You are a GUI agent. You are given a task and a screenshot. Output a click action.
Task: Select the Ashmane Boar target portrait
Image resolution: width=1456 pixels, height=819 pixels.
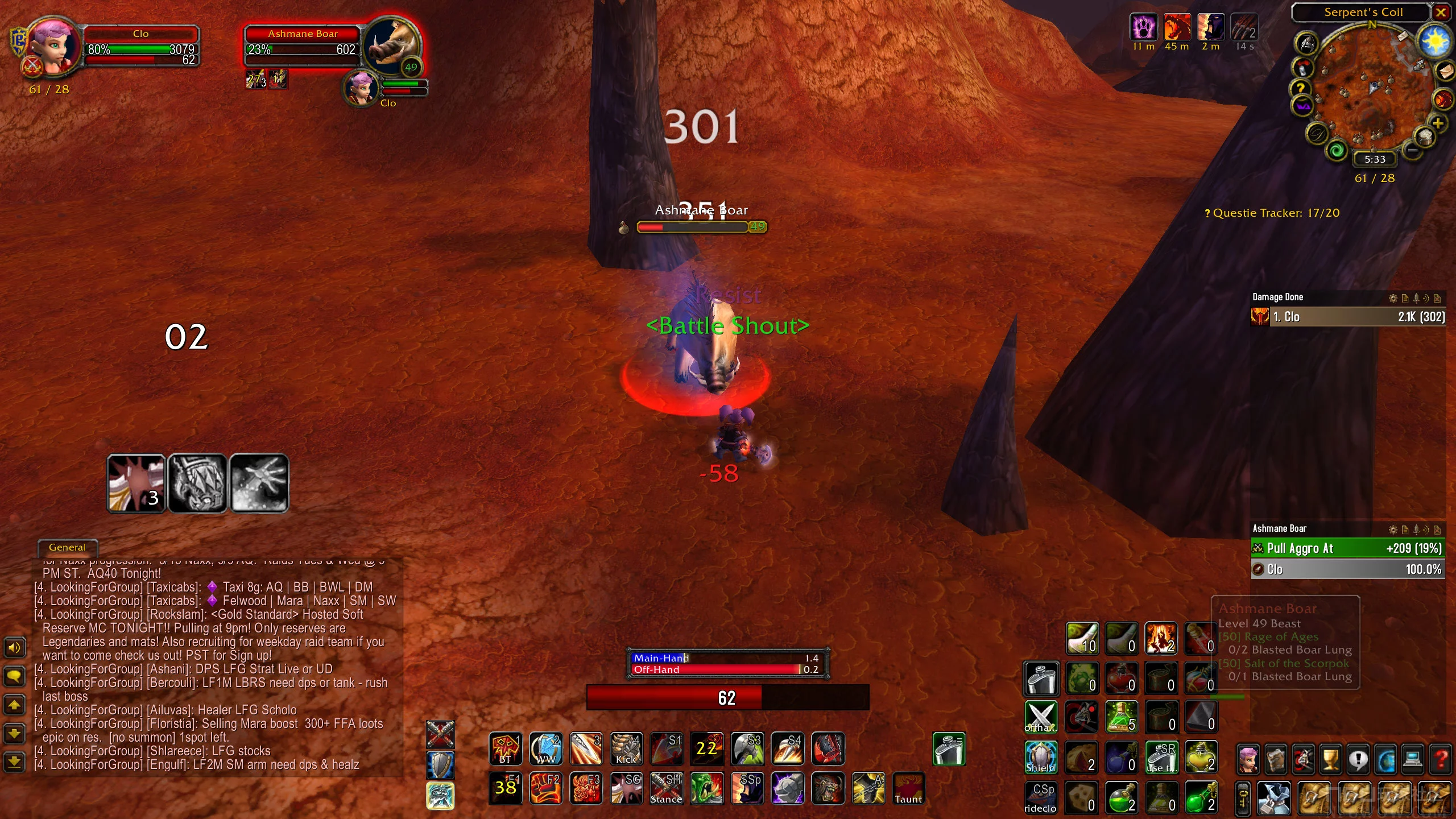[392, 48]
